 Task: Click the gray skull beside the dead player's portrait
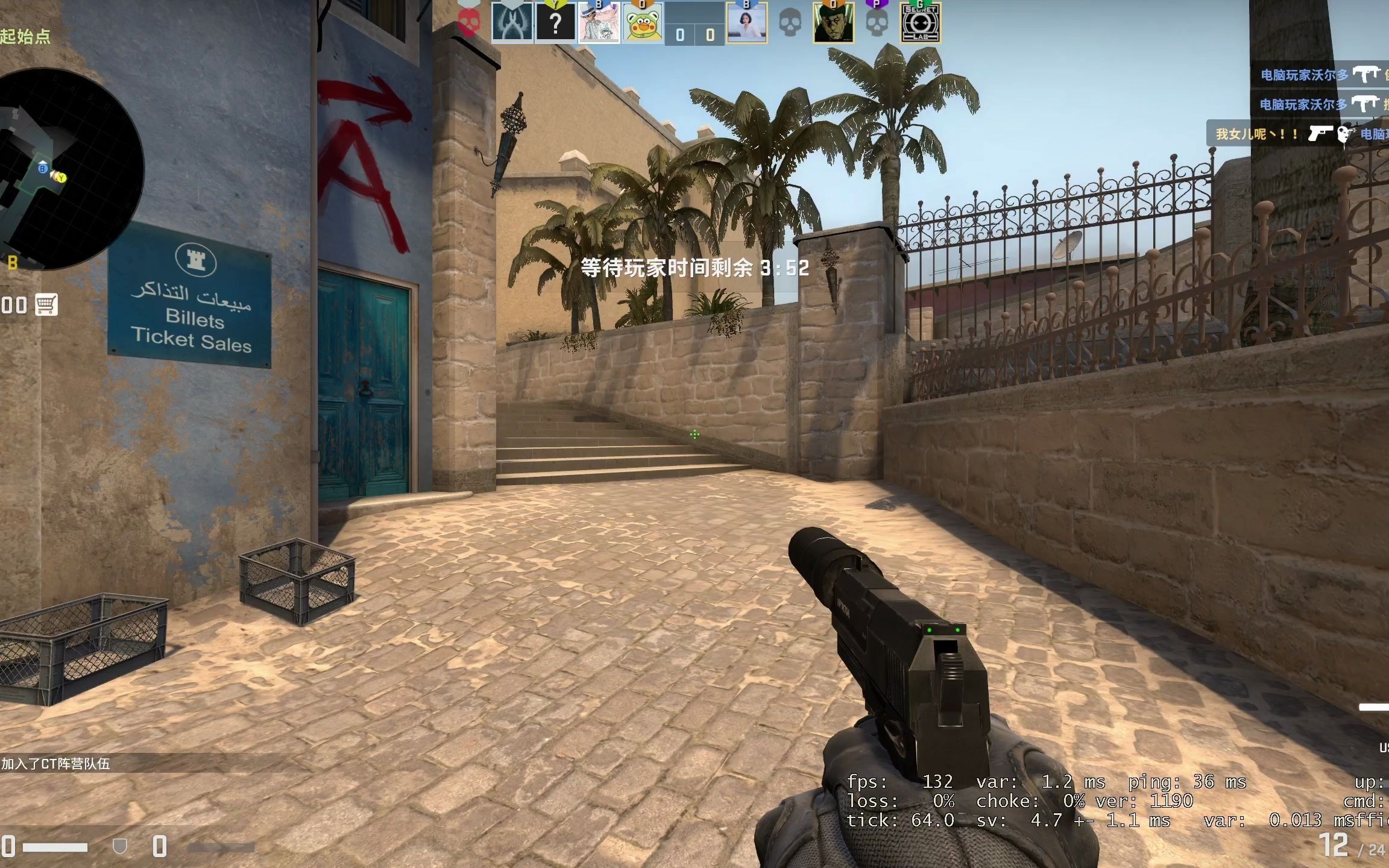click(x=790, y=23)
